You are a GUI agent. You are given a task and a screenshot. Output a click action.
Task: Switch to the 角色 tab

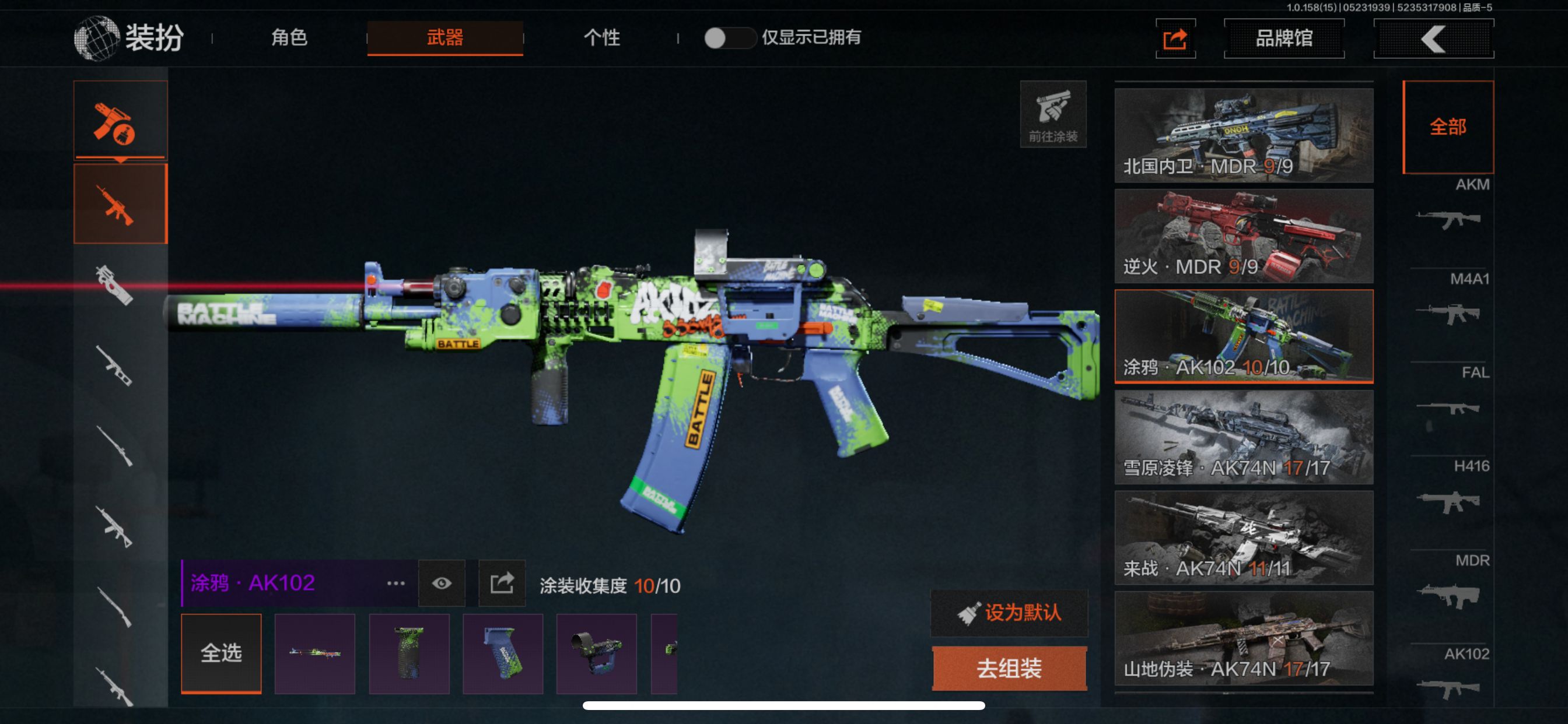pos(289,38)
